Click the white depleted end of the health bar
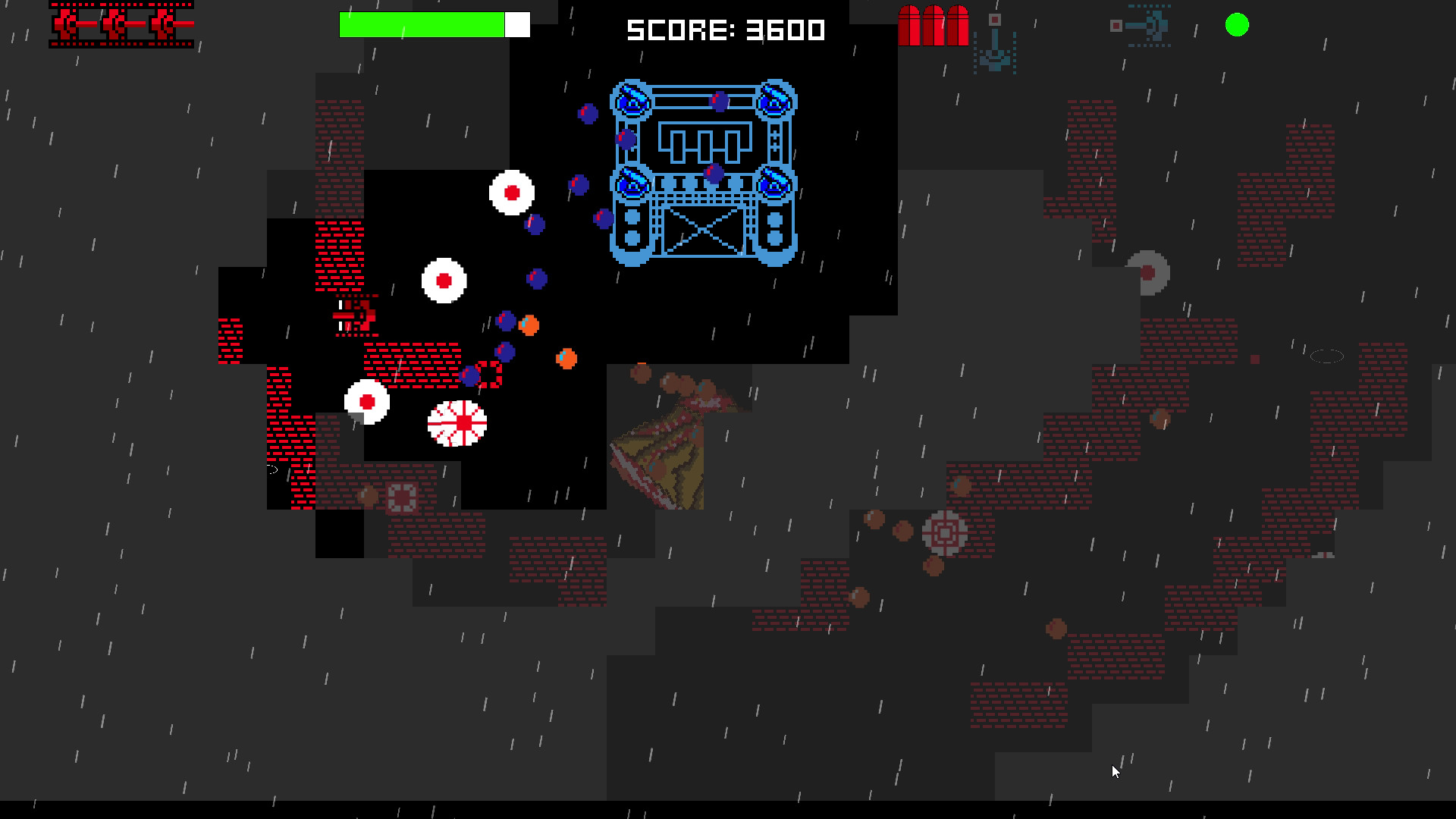 (517, 24)
